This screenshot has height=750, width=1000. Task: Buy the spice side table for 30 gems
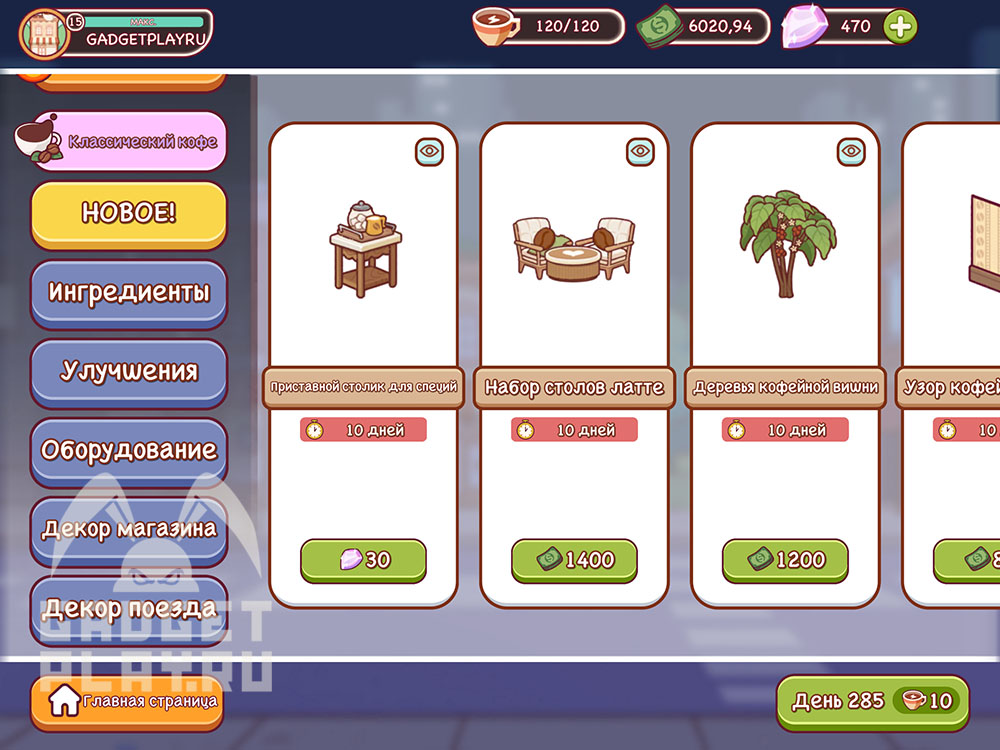tap(363, 560)
